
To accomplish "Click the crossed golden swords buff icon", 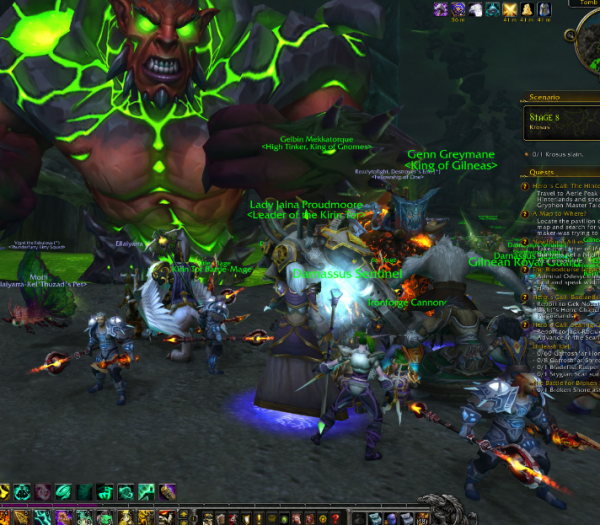I will [x=509, y=9].
